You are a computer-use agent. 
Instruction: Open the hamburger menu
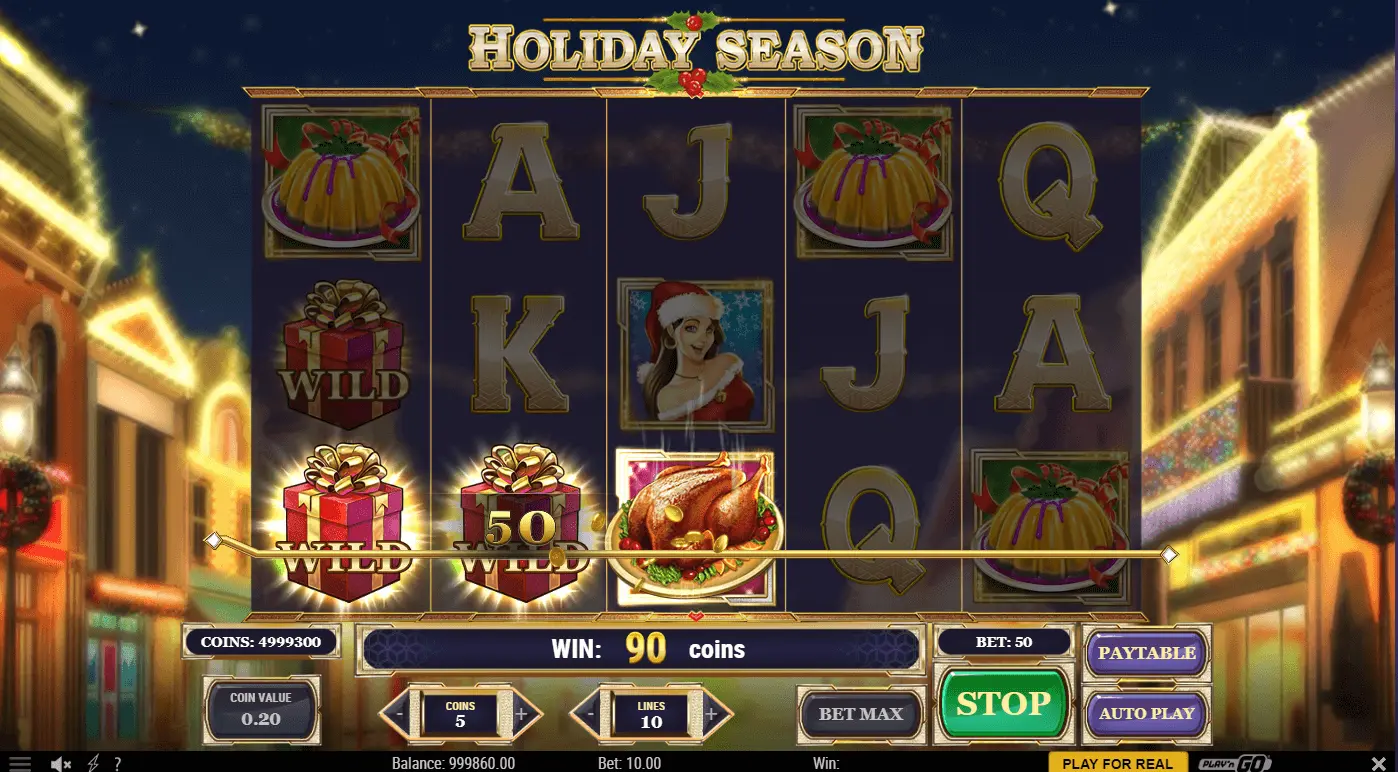(20, 764)
